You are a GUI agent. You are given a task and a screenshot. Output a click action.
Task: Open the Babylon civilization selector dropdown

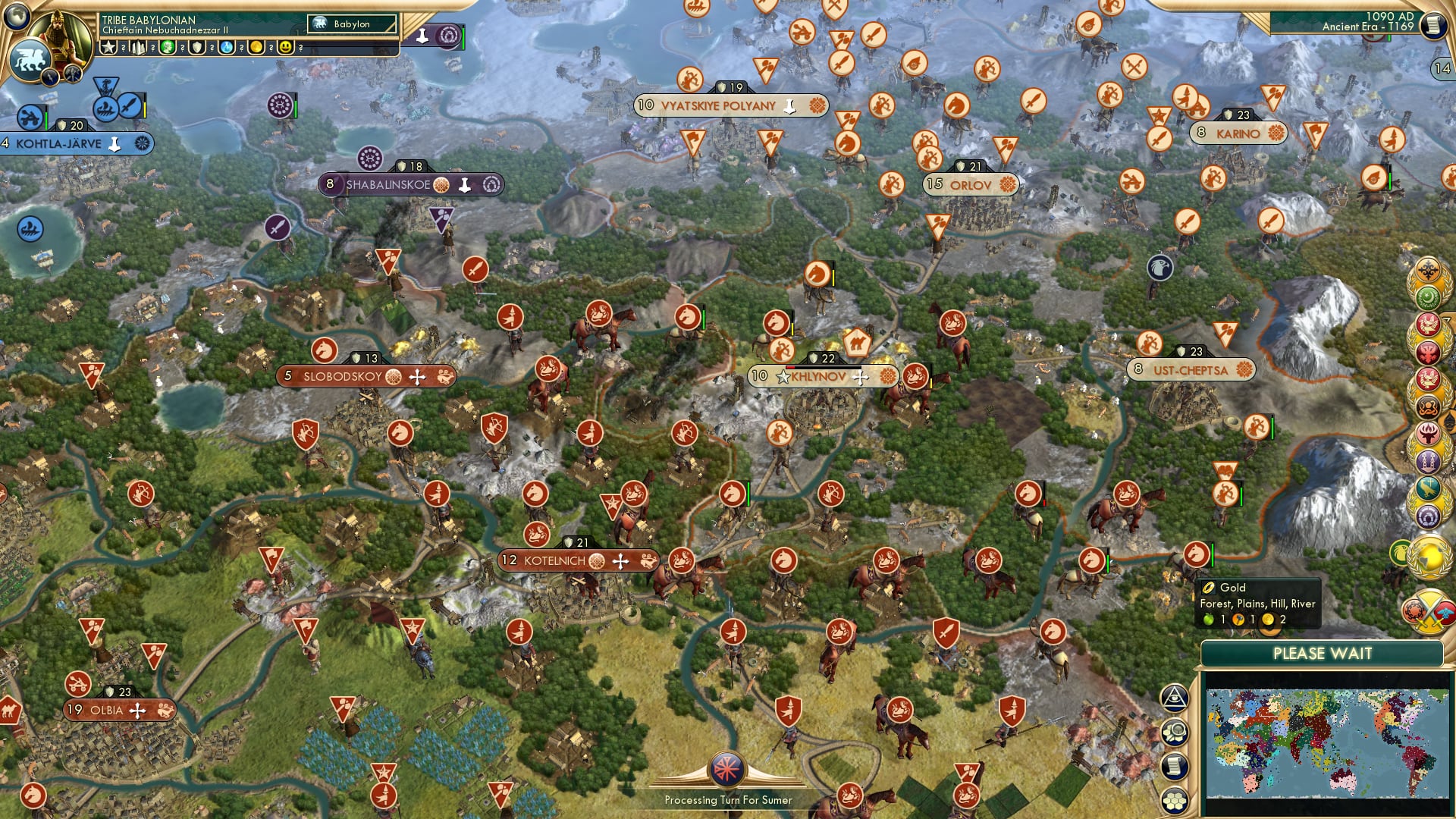(353, 24)
